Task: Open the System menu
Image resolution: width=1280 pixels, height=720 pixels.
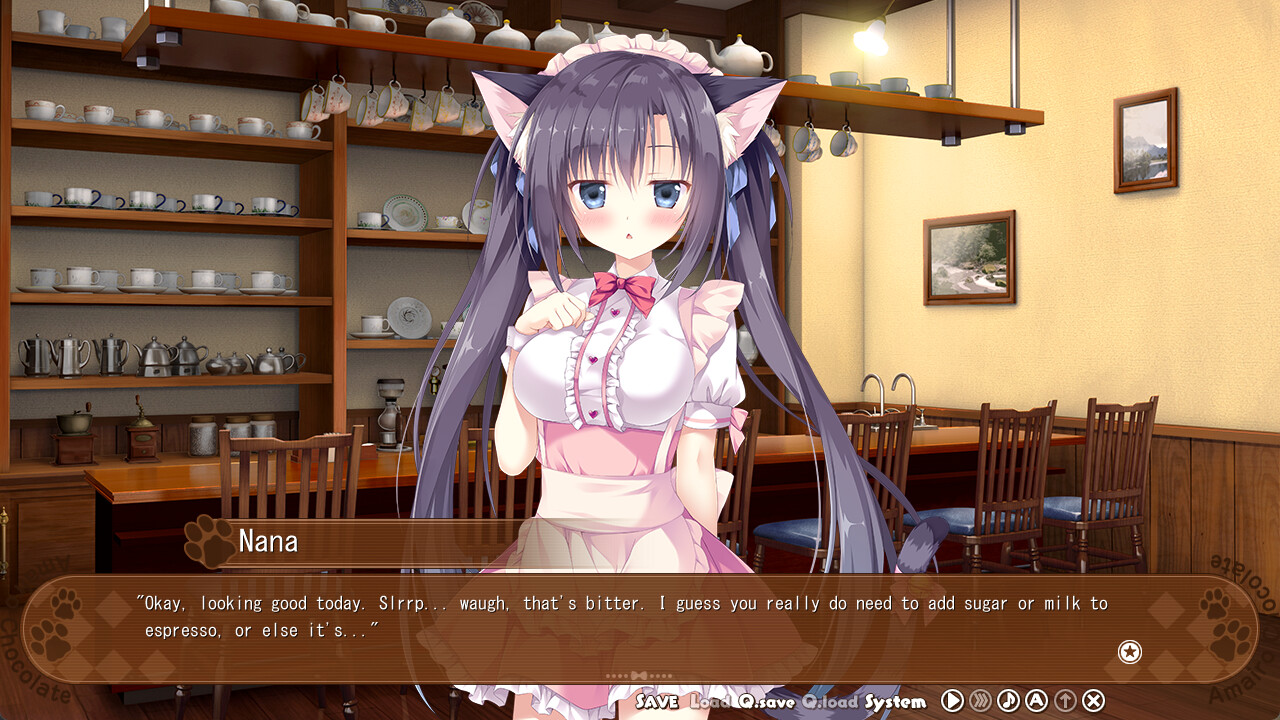Action: point(896,701)
